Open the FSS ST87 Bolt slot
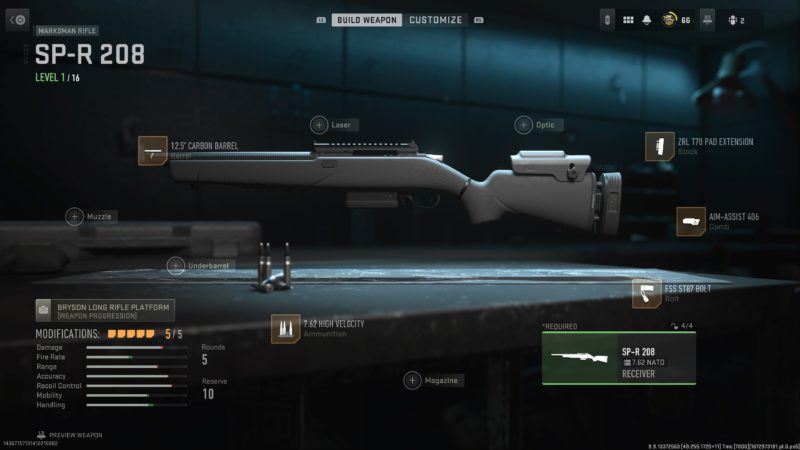800x450 pixels. [x=647, y=293]
